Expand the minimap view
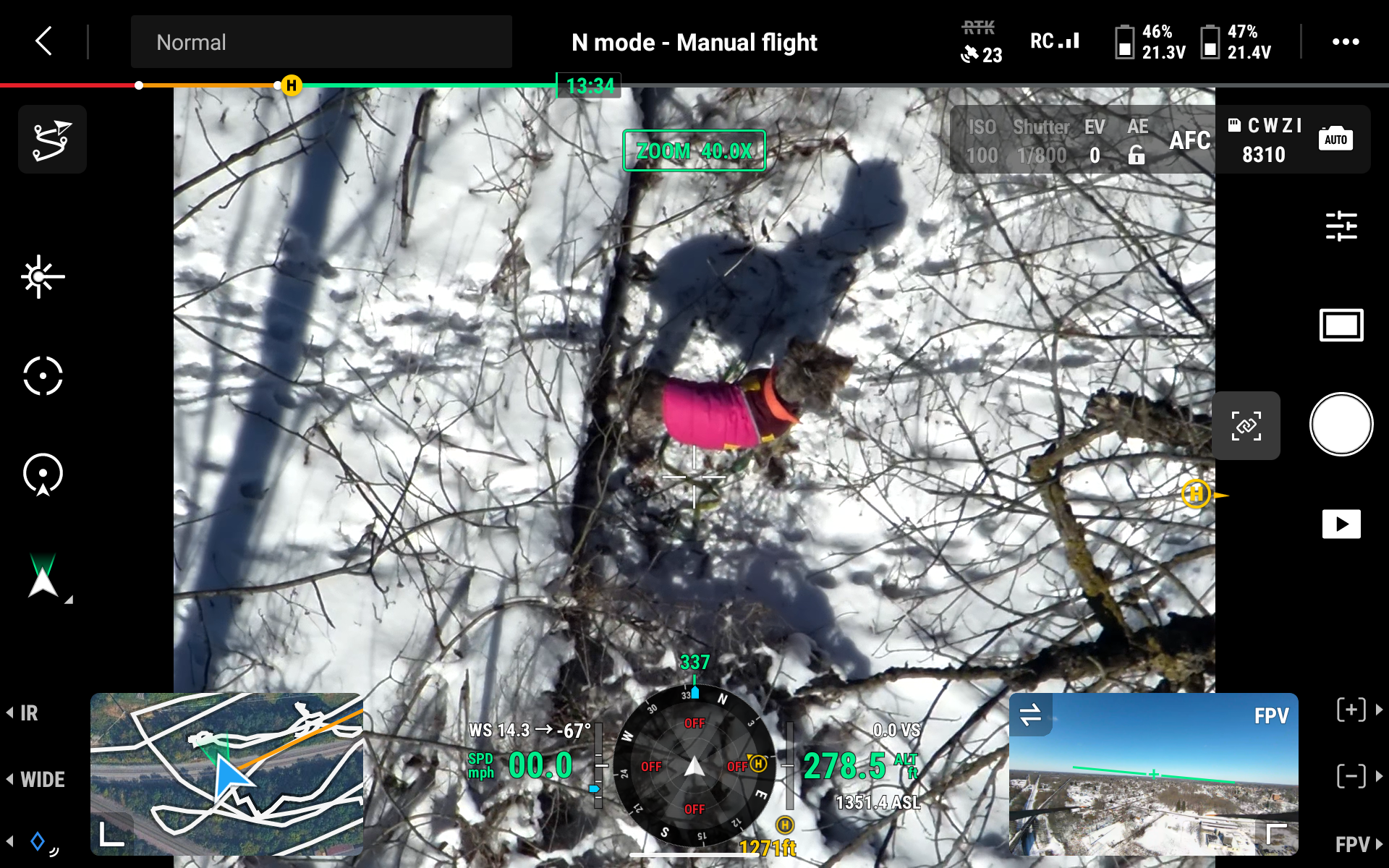The height and width of the screenshot is (868, 1389). coord(111,834)
